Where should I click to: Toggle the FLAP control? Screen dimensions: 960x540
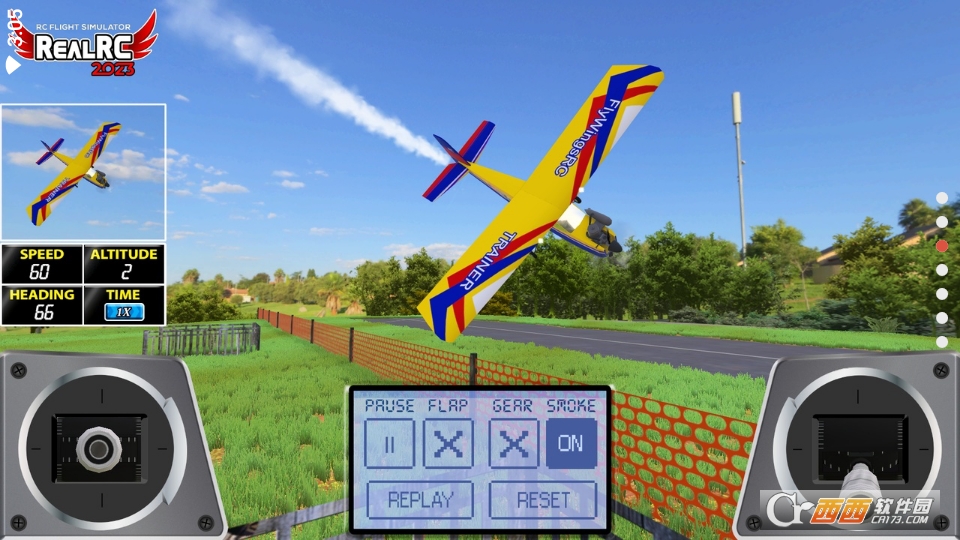pos(448,443)
